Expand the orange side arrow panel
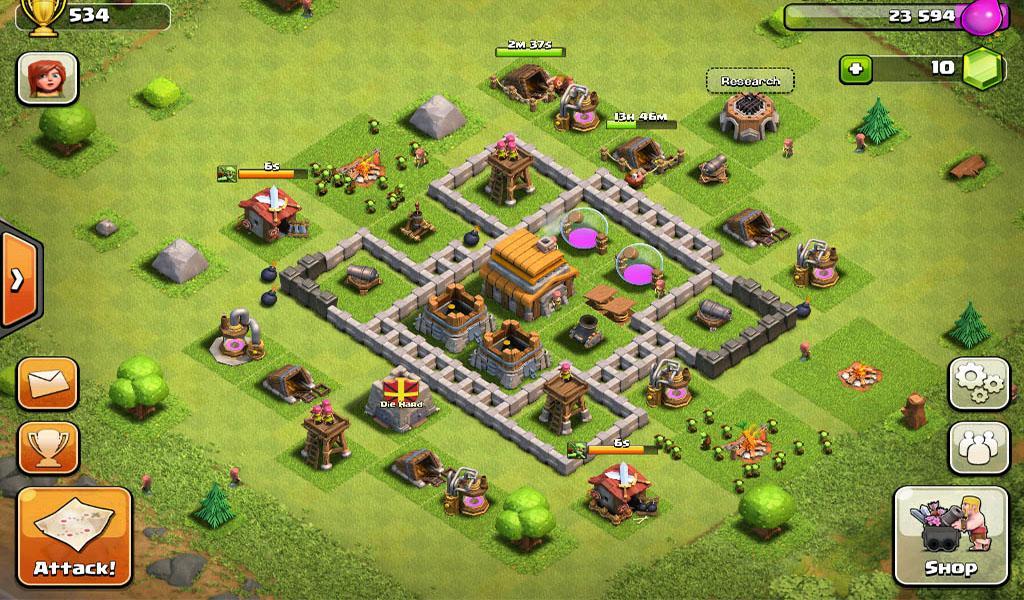This screenshot has width=1024, height=600. click(x=16, y=279)
